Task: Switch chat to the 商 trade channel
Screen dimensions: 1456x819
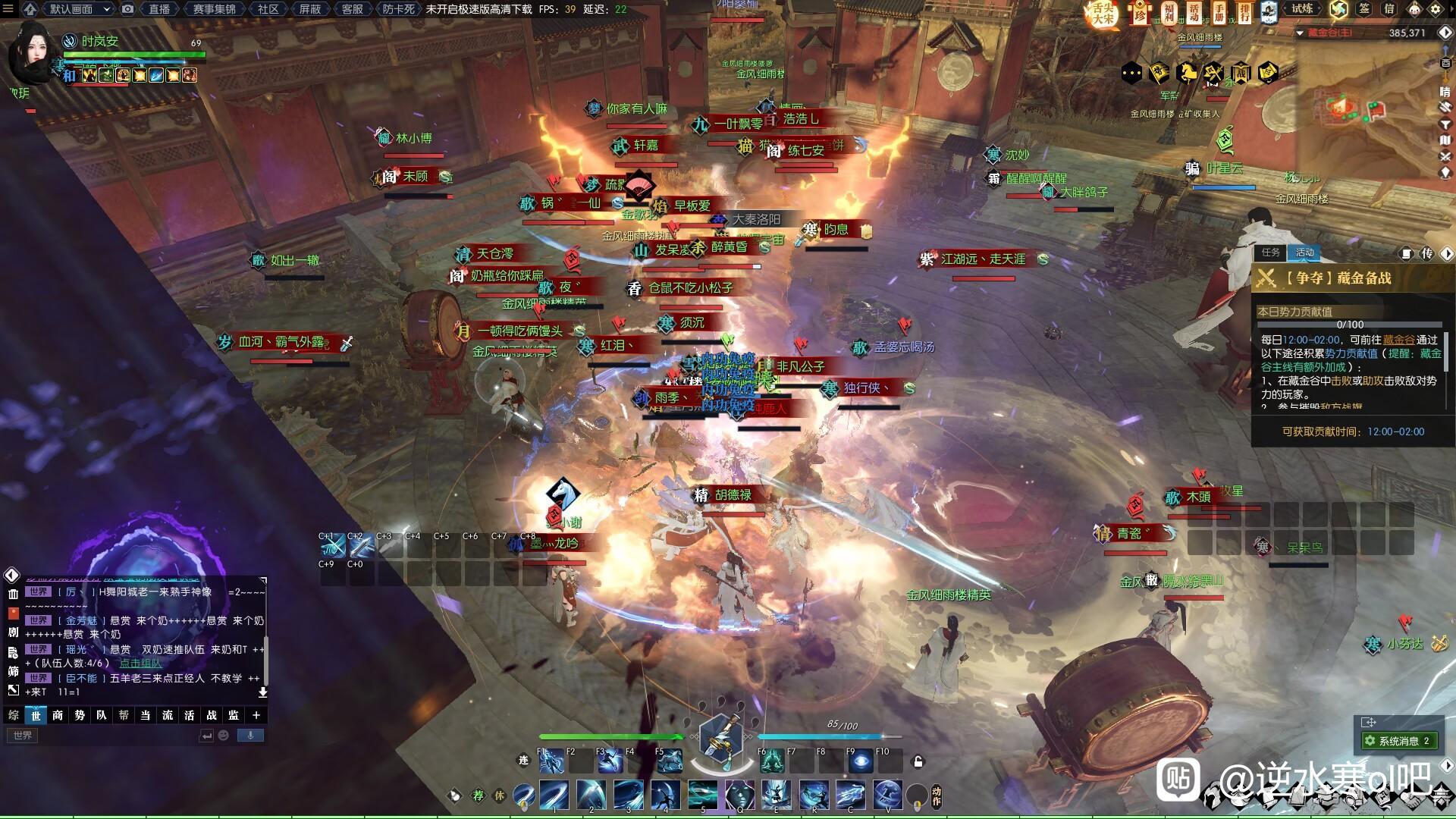Action: (58, 715)
